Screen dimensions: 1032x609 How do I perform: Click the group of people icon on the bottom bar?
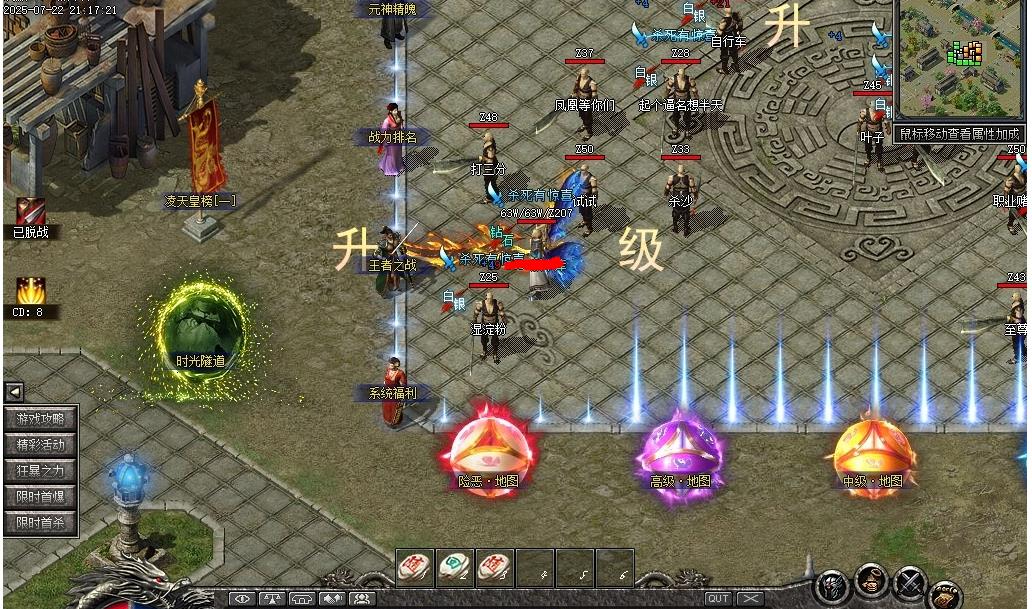point(361,598)
